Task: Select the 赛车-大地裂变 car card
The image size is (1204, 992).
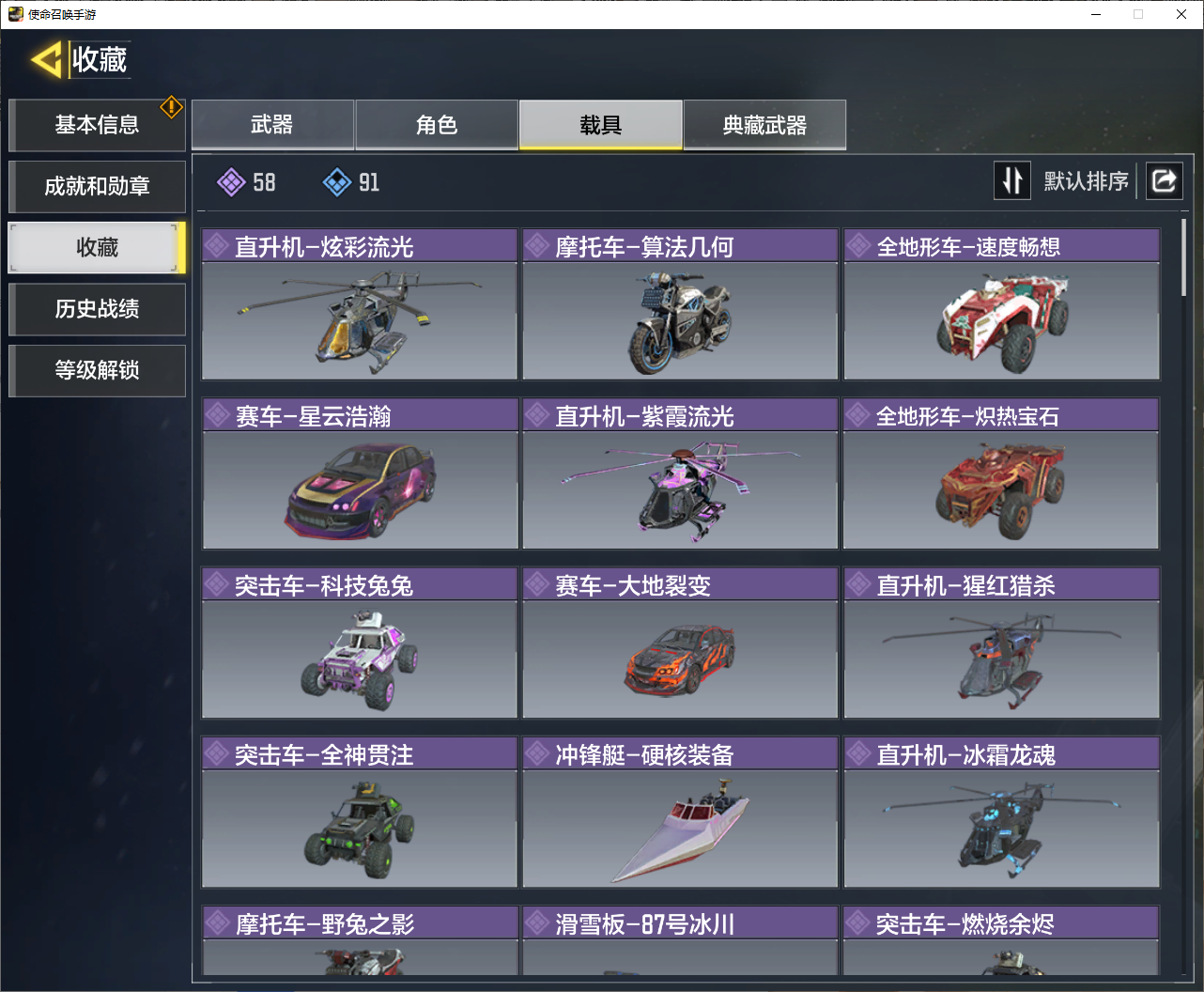Action: pos(680,643)
